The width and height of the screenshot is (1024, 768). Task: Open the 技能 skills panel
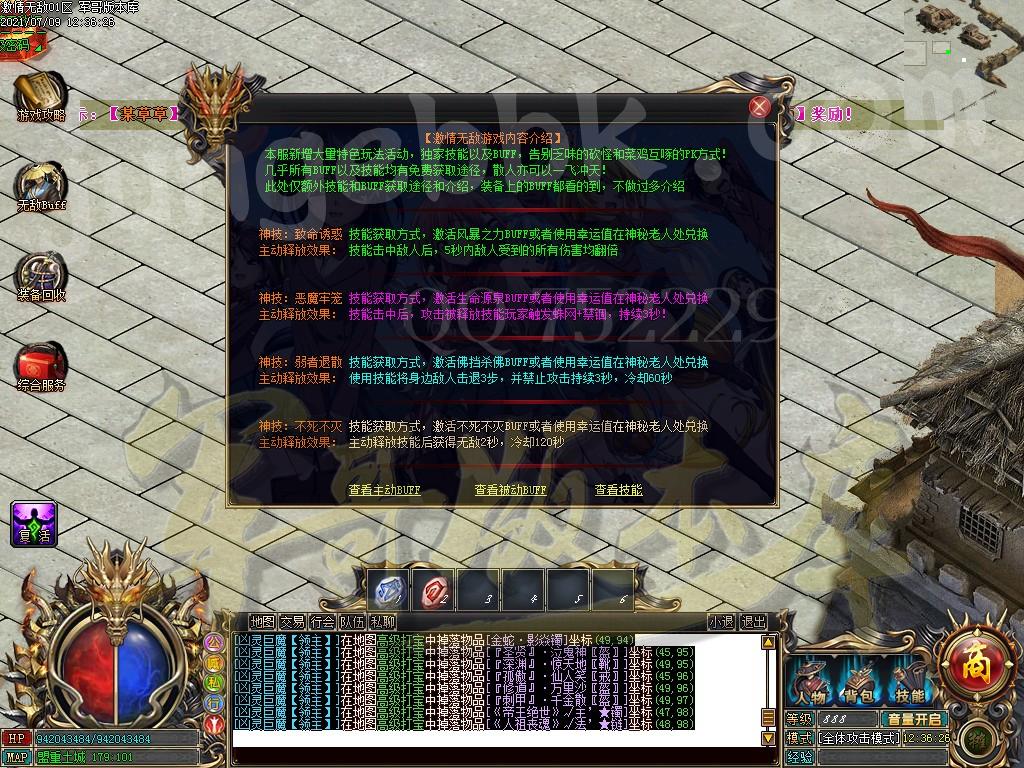909,683
